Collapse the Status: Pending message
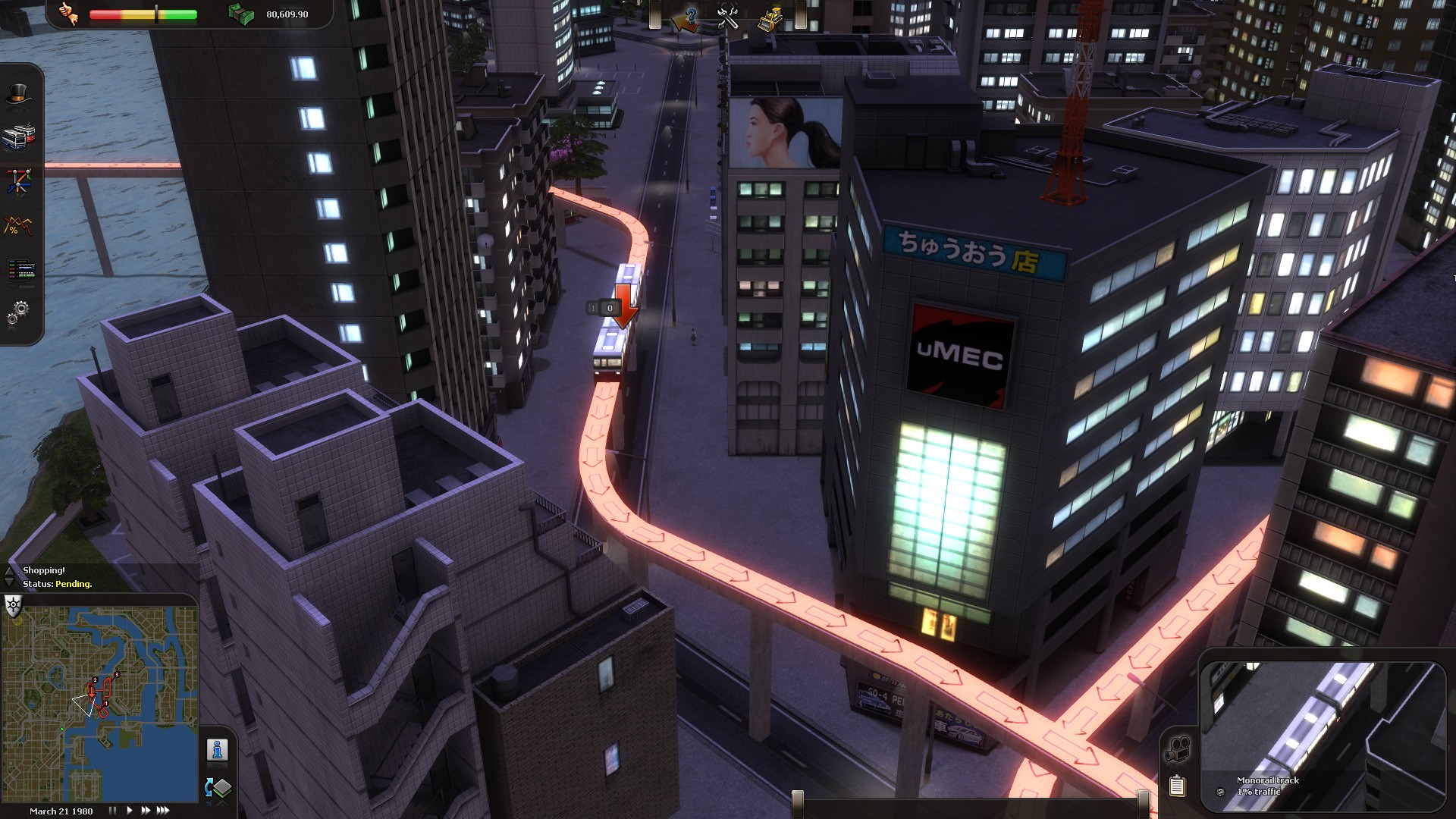 9,584
